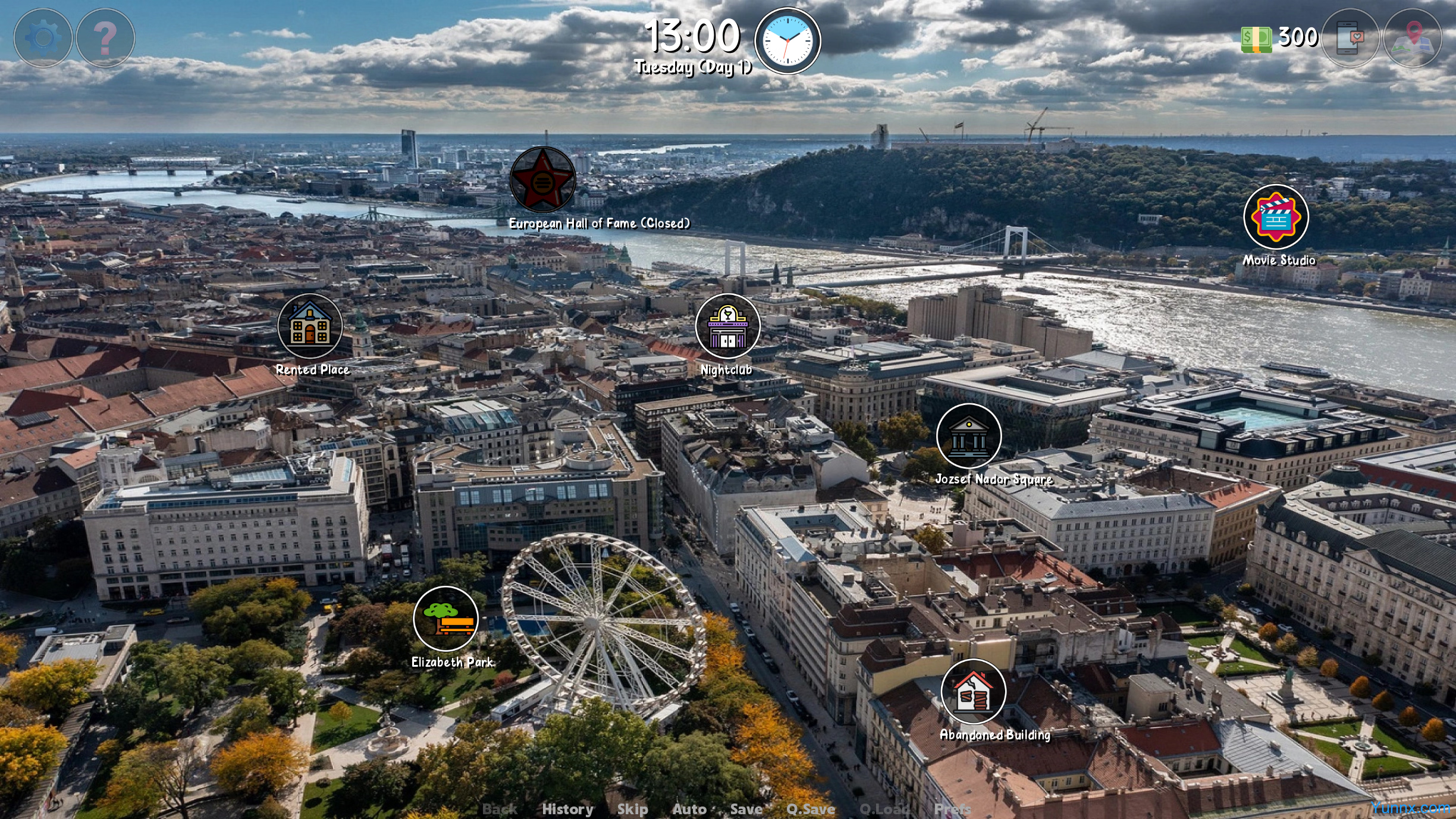Open the gear settings icon

click(x=43, y=38)
